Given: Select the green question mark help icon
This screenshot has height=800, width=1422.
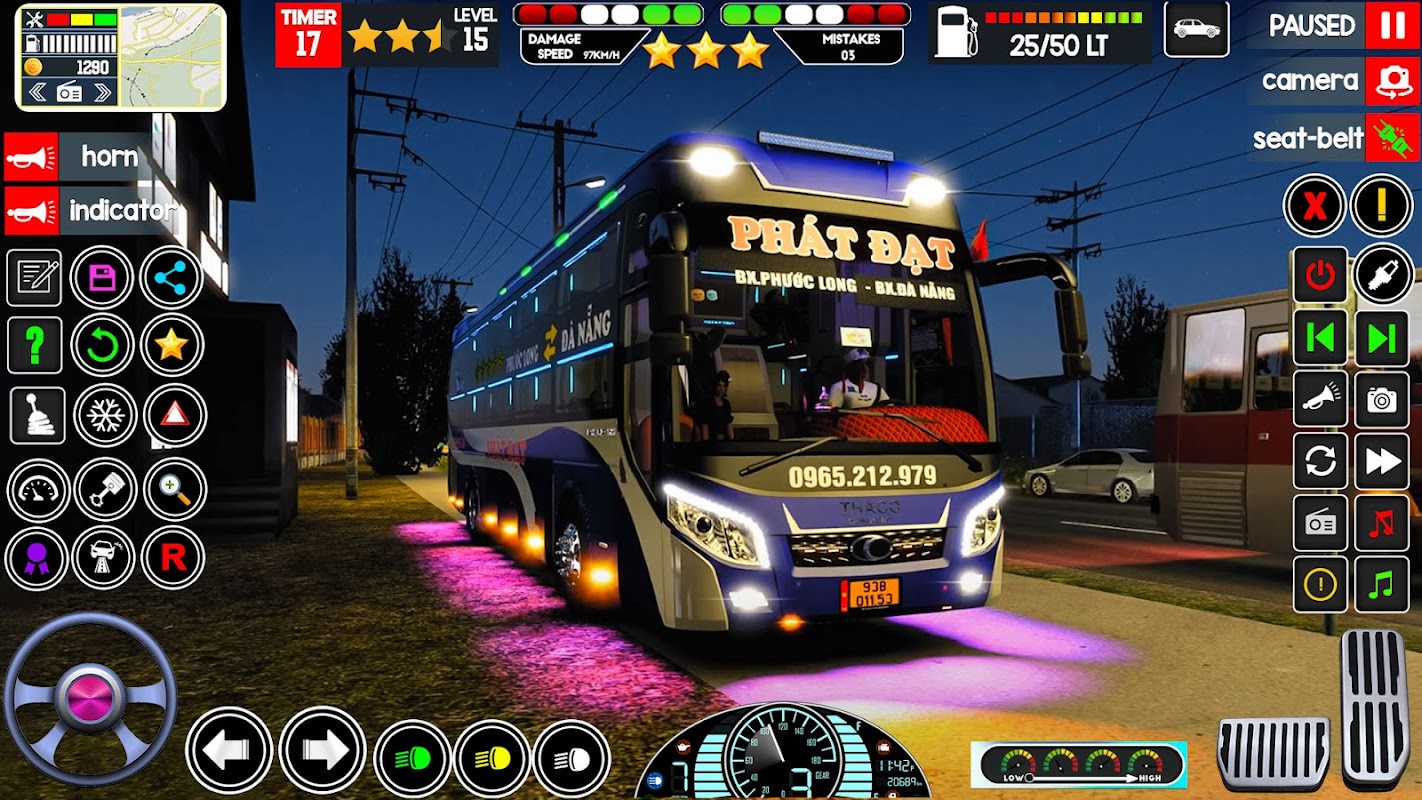Looking at the screenshot, I should tap(35, 346).
